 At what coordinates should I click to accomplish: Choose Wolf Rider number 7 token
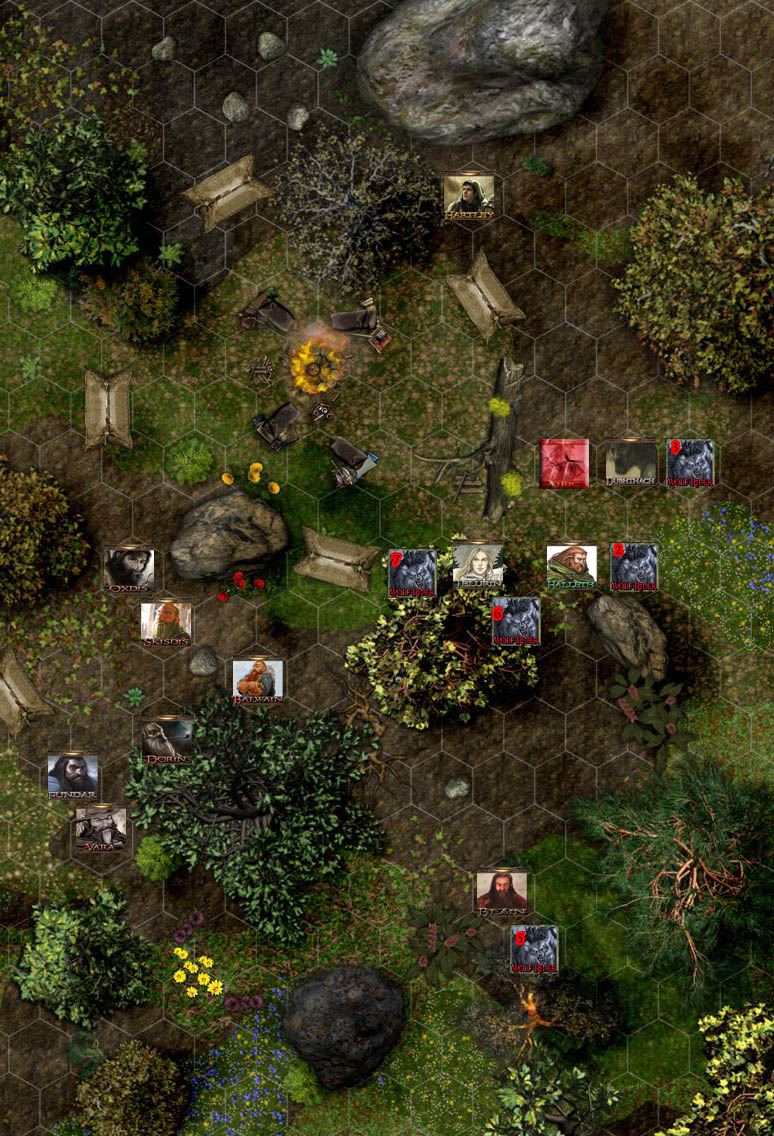pos(412,571)
